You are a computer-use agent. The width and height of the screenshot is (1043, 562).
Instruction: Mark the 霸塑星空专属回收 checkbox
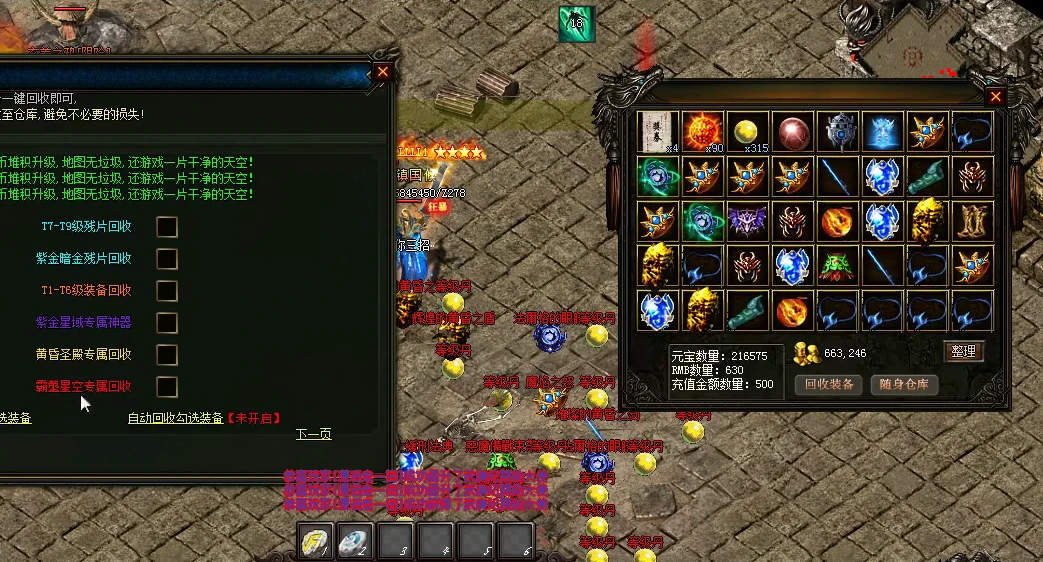[x=167, y=387]
